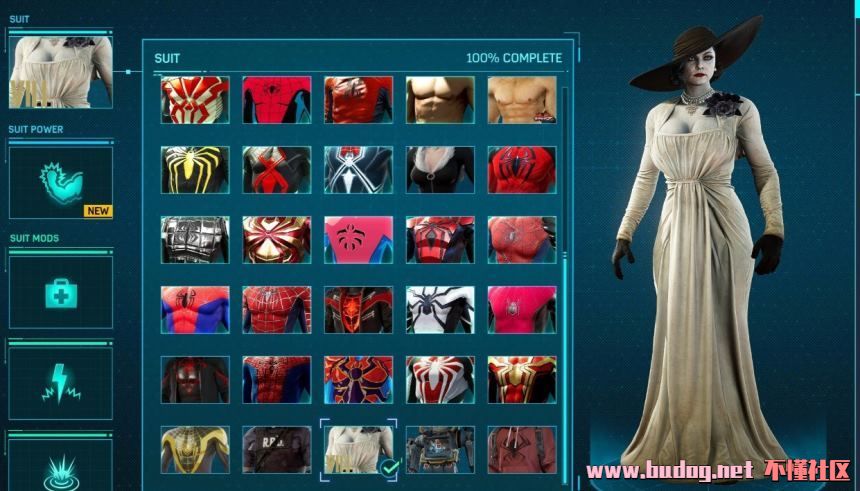Screen dimensions: 860x491
Task: Open the Suit slot in the left panel
Action: coord(61,71)
